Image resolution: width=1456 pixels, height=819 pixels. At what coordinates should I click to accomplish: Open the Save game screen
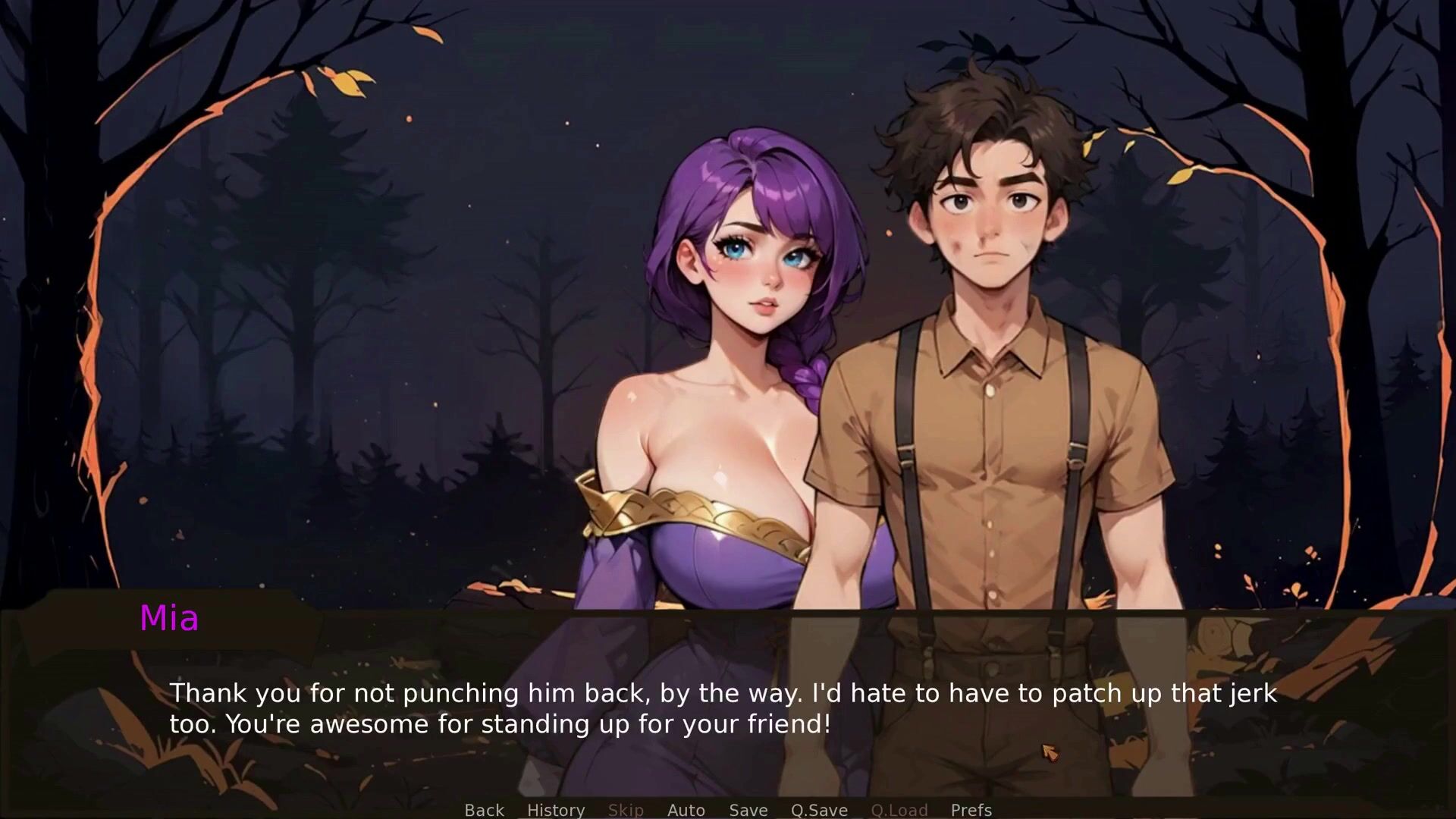click(x=748, y=810)
